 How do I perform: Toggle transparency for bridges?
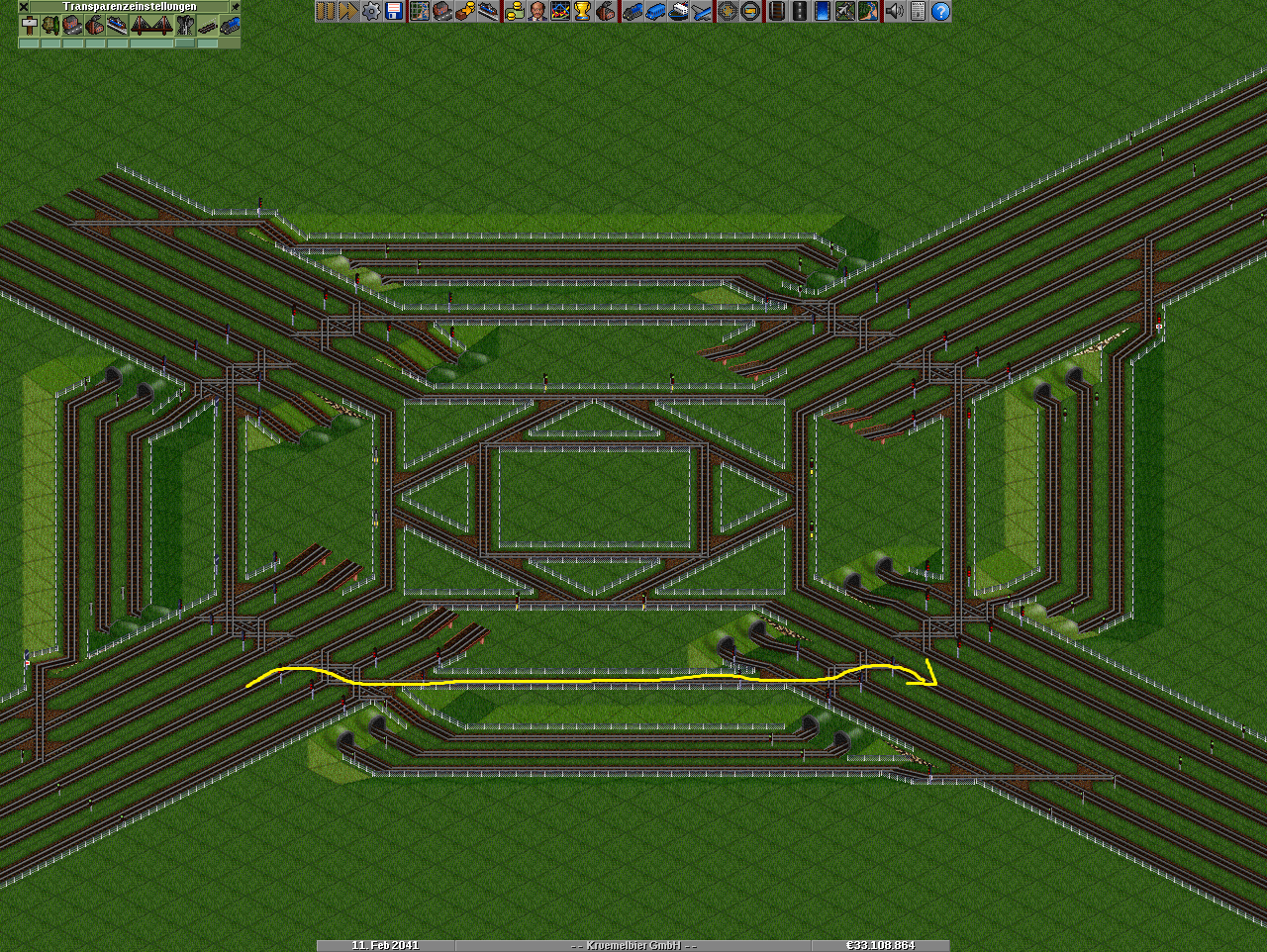click(151, 25)
